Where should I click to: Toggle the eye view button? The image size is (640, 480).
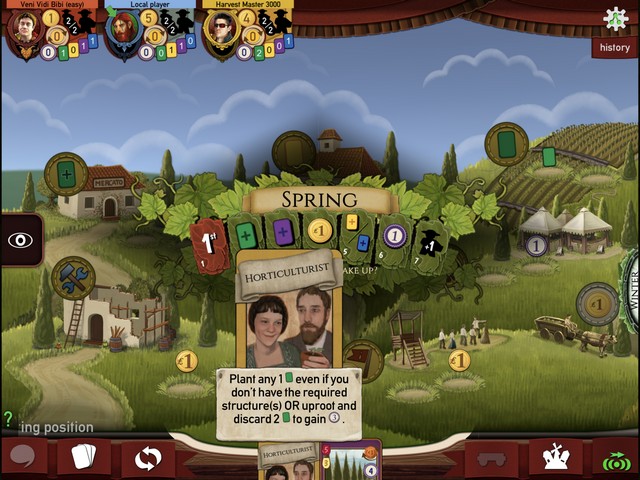[20, 240]
